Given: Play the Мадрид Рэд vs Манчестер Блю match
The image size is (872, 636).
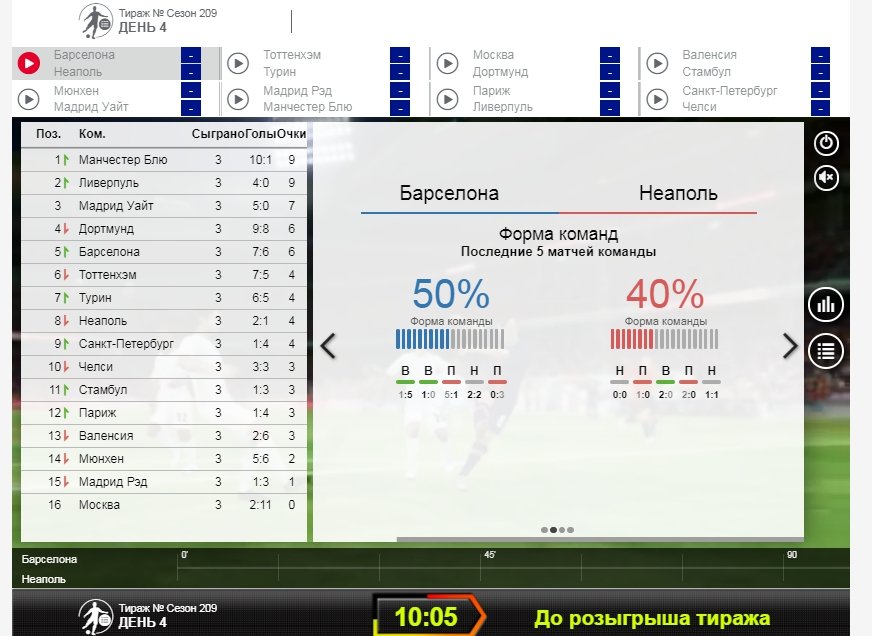Looking at the screenshot, I should [x=238, y=99].
